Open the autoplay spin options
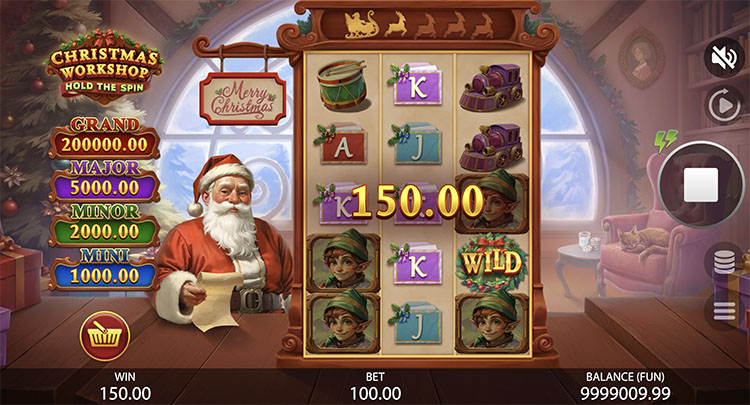This screenshot has height=405, width=750. click(723, 104)
